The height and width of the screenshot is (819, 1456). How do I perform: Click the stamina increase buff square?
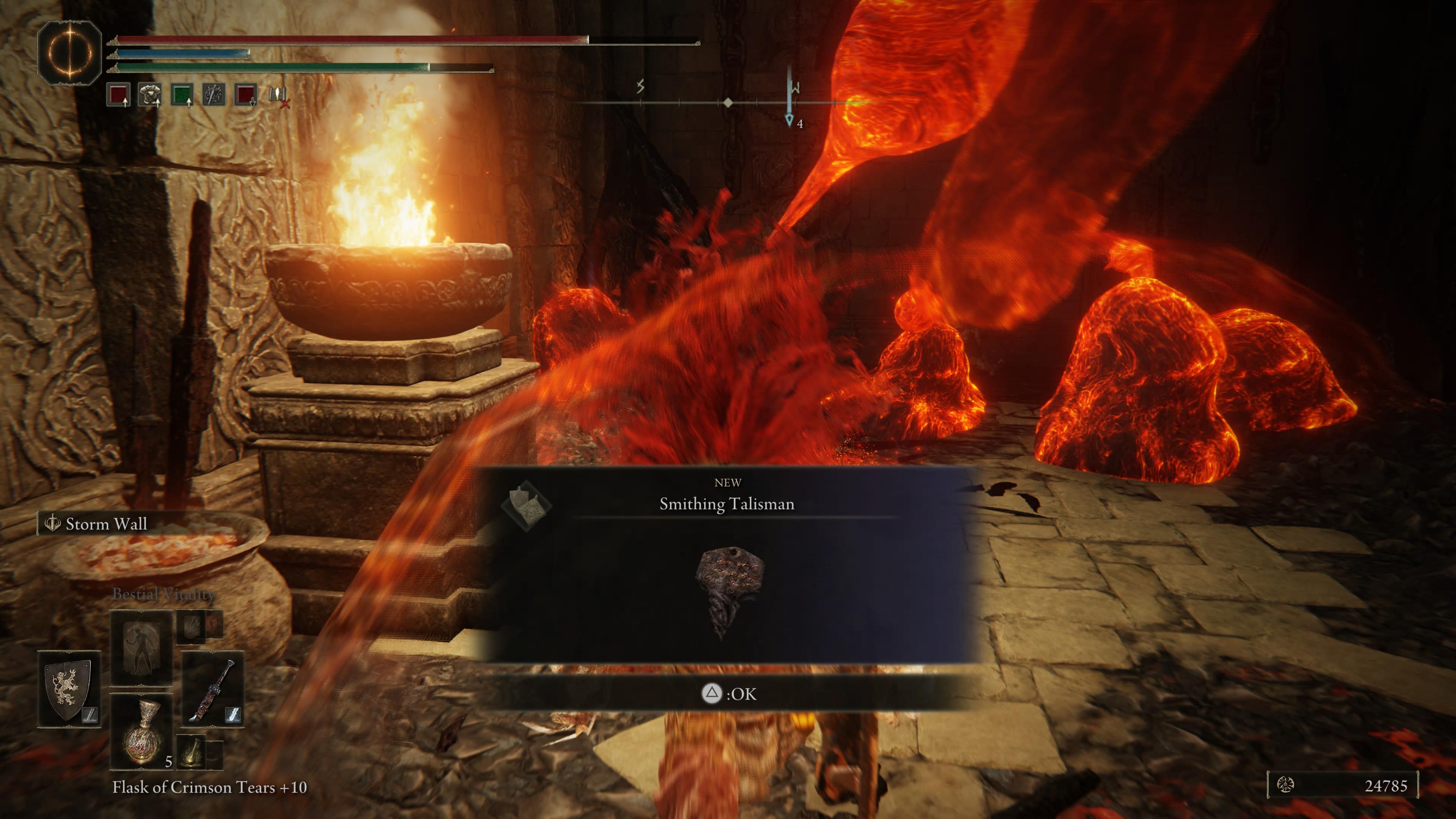click(x=182, y=95)
